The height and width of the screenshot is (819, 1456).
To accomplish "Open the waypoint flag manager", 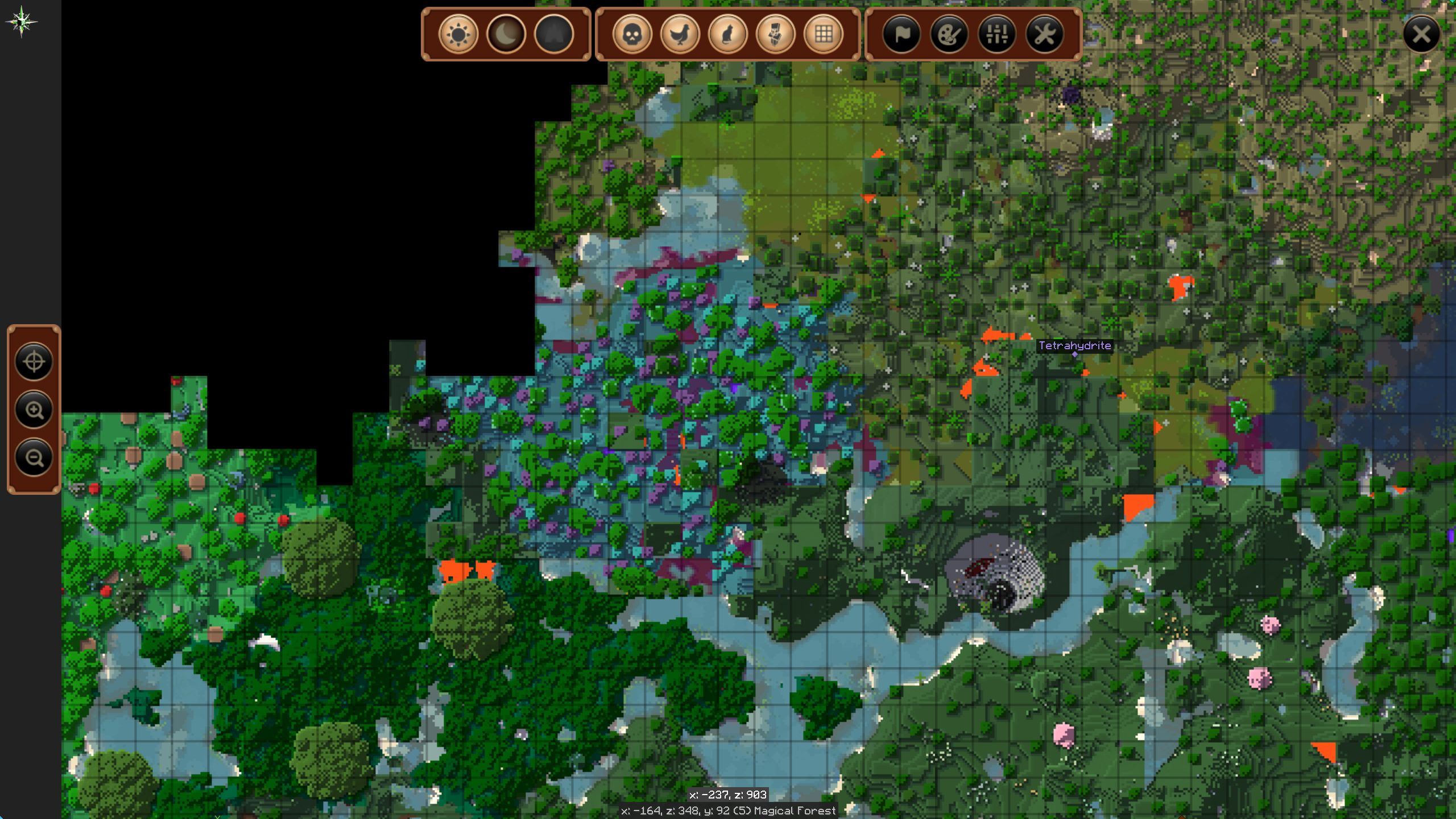I will [901, 34].
